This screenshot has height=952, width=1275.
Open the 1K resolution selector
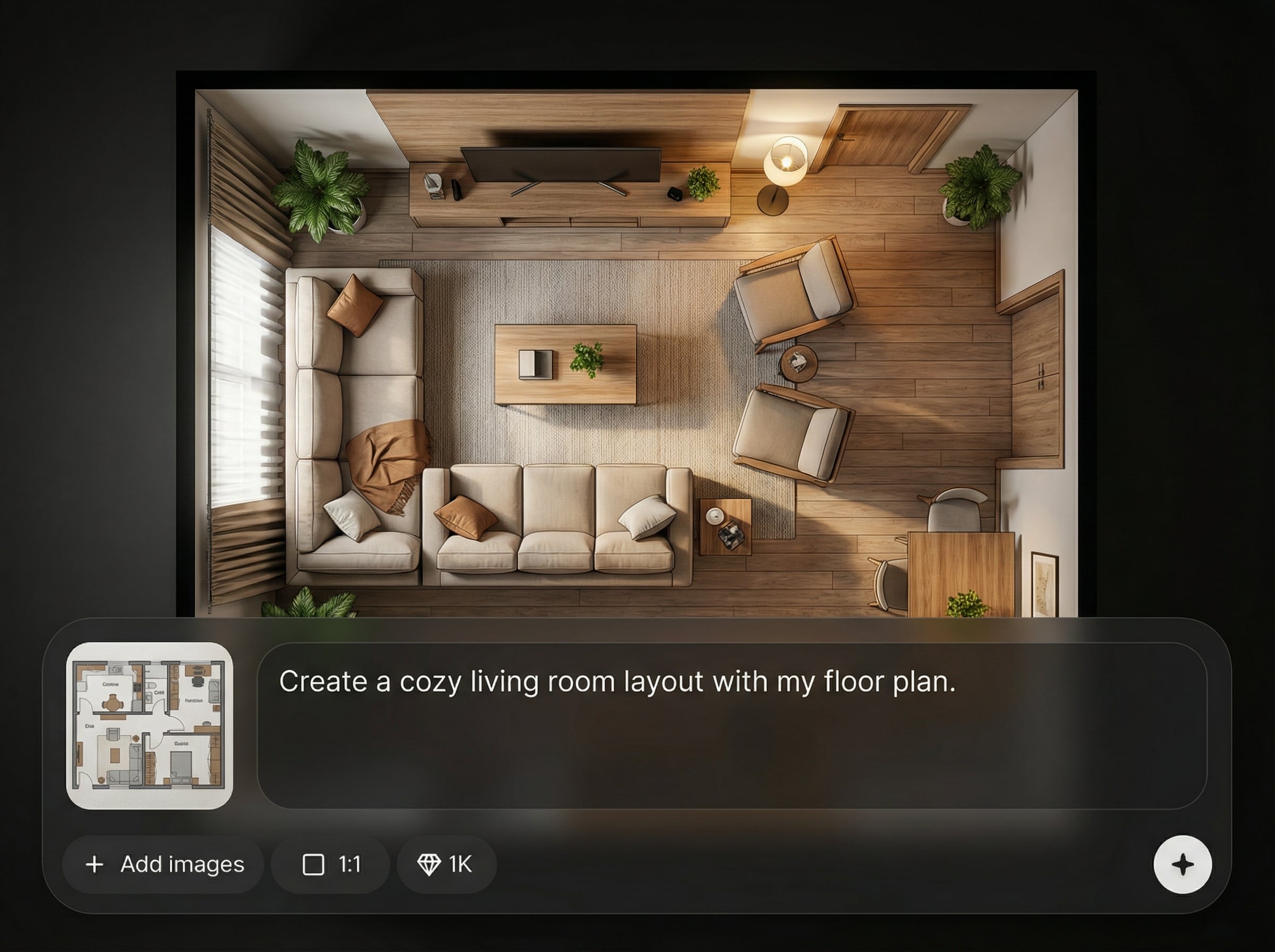click(446, 864)
